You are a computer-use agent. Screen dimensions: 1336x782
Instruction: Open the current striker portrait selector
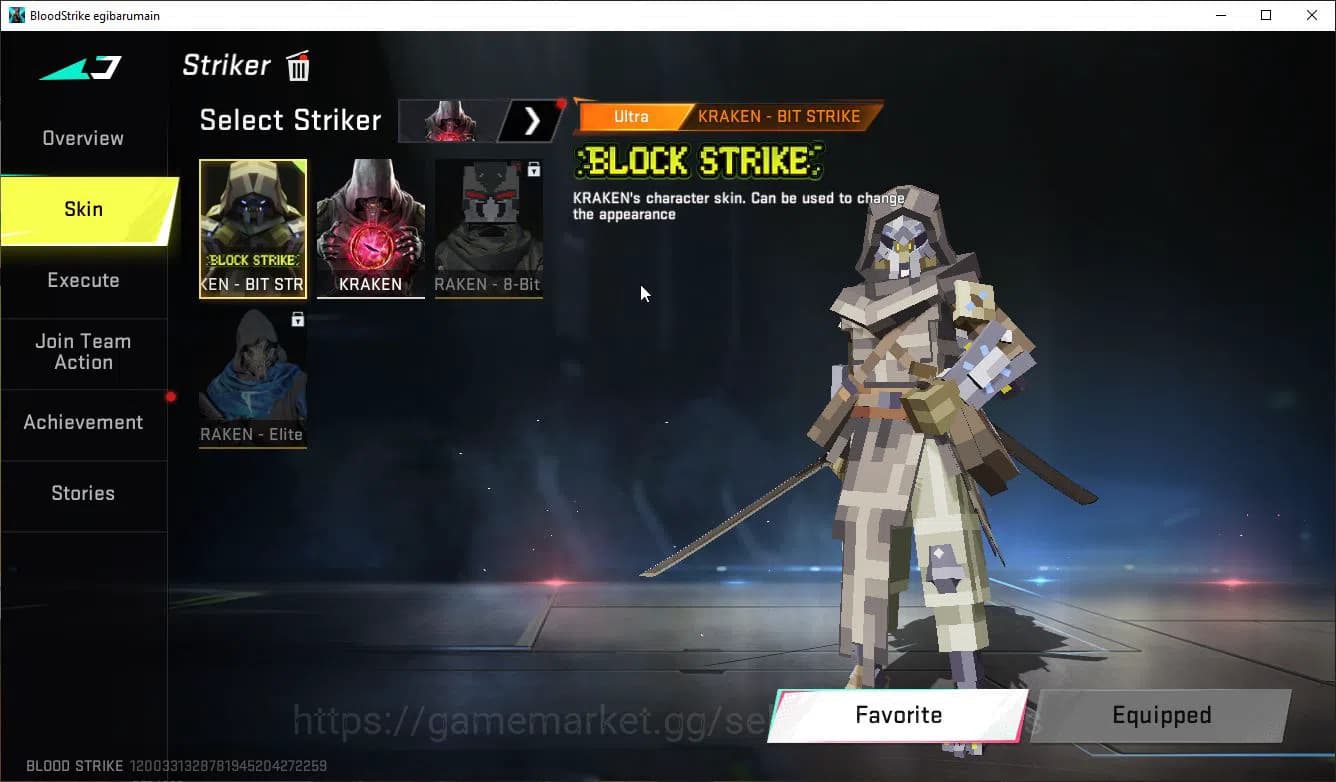pyautogui.click(x=448, y=120)
